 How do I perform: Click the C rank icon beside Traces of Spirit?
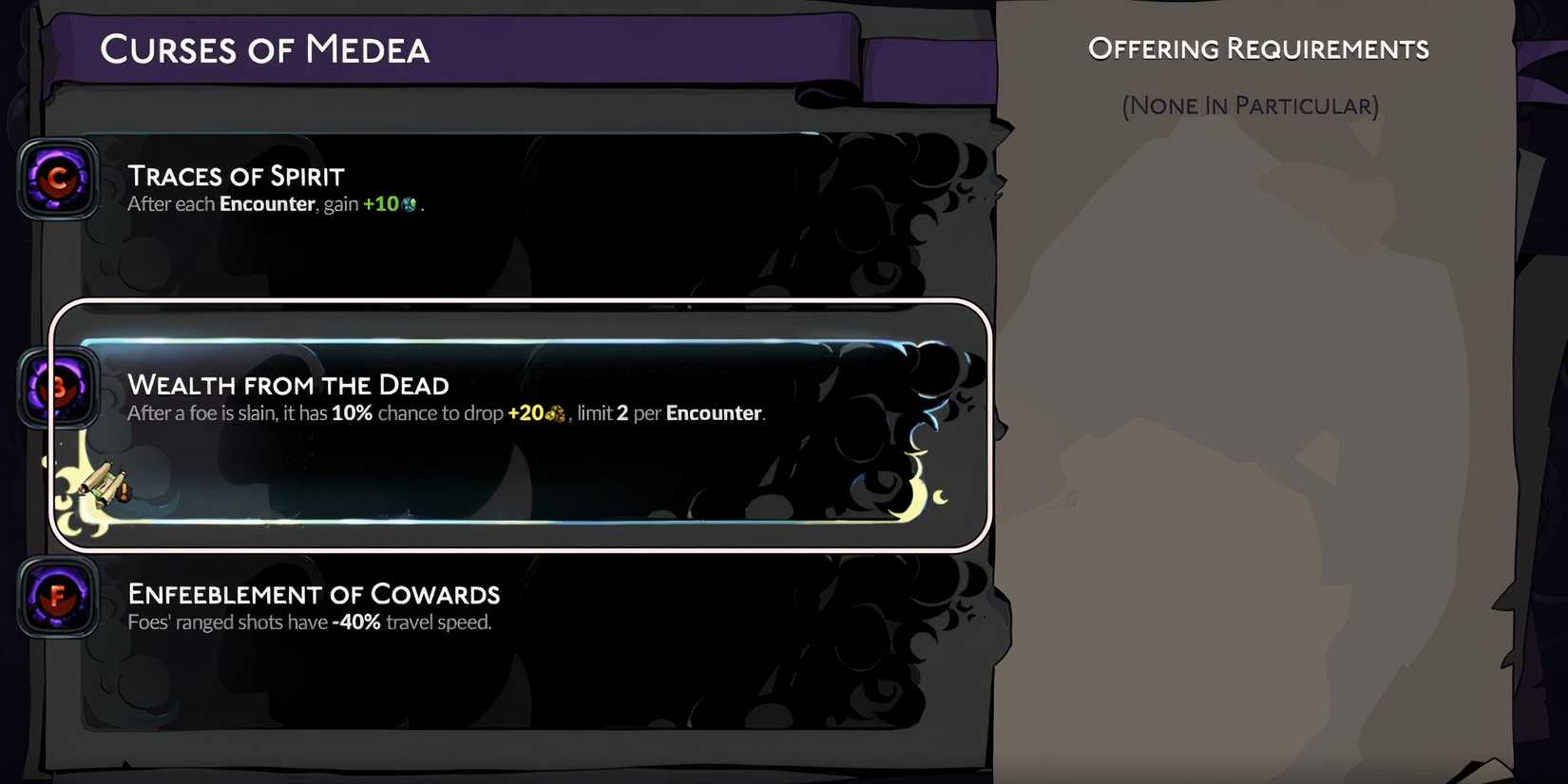point(57,181)
